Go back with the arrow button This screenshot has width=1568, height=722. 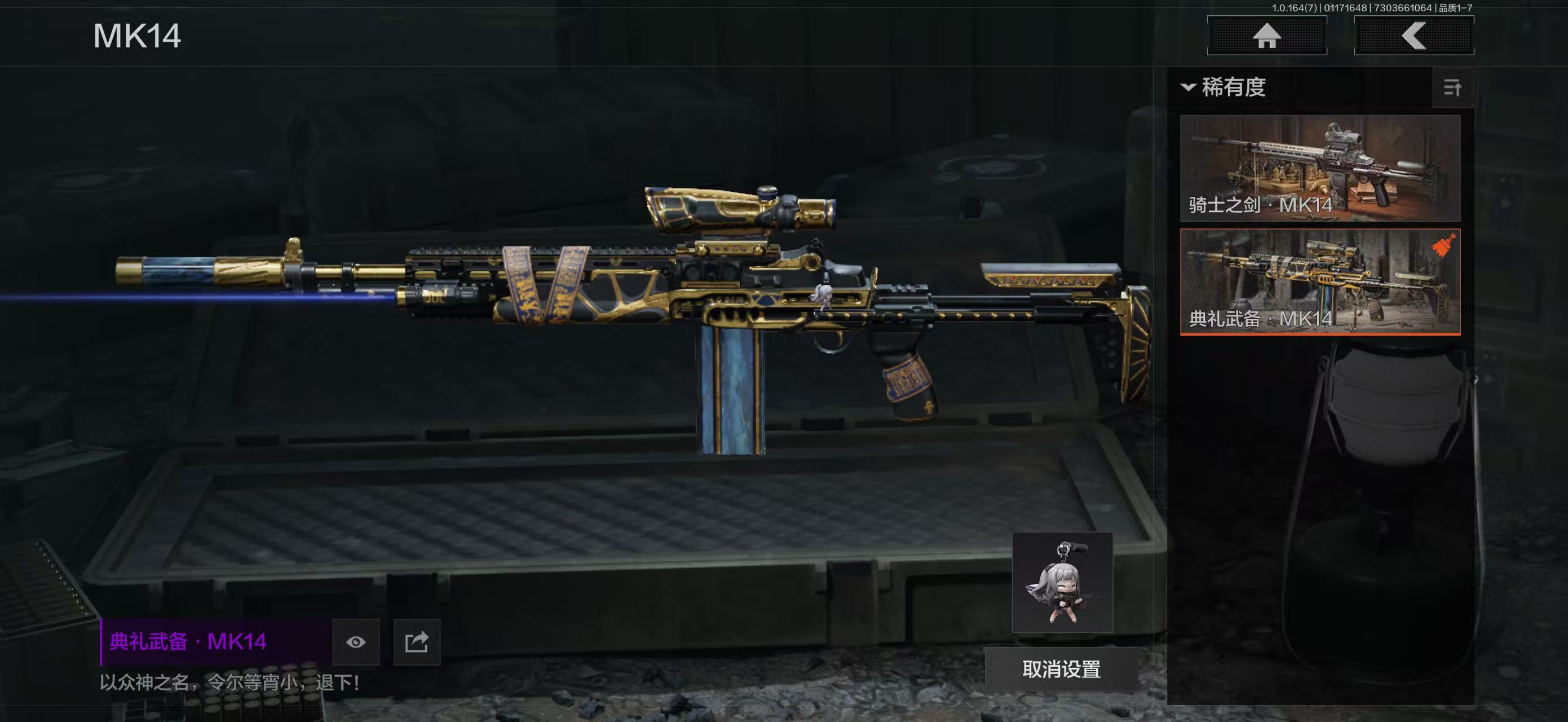point(1414,36)
